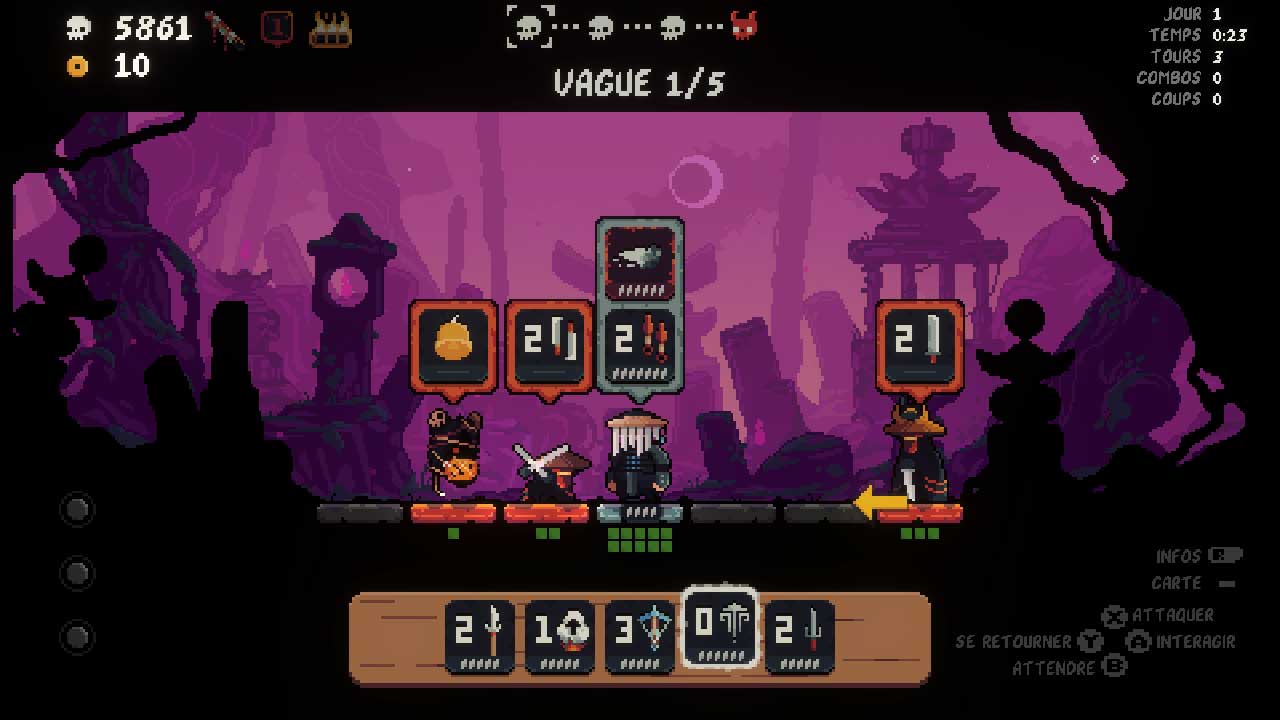The image size is (1280, 720).
Task: Click the melon intent bubble above left enemy
Action: (x=454, y=345)
